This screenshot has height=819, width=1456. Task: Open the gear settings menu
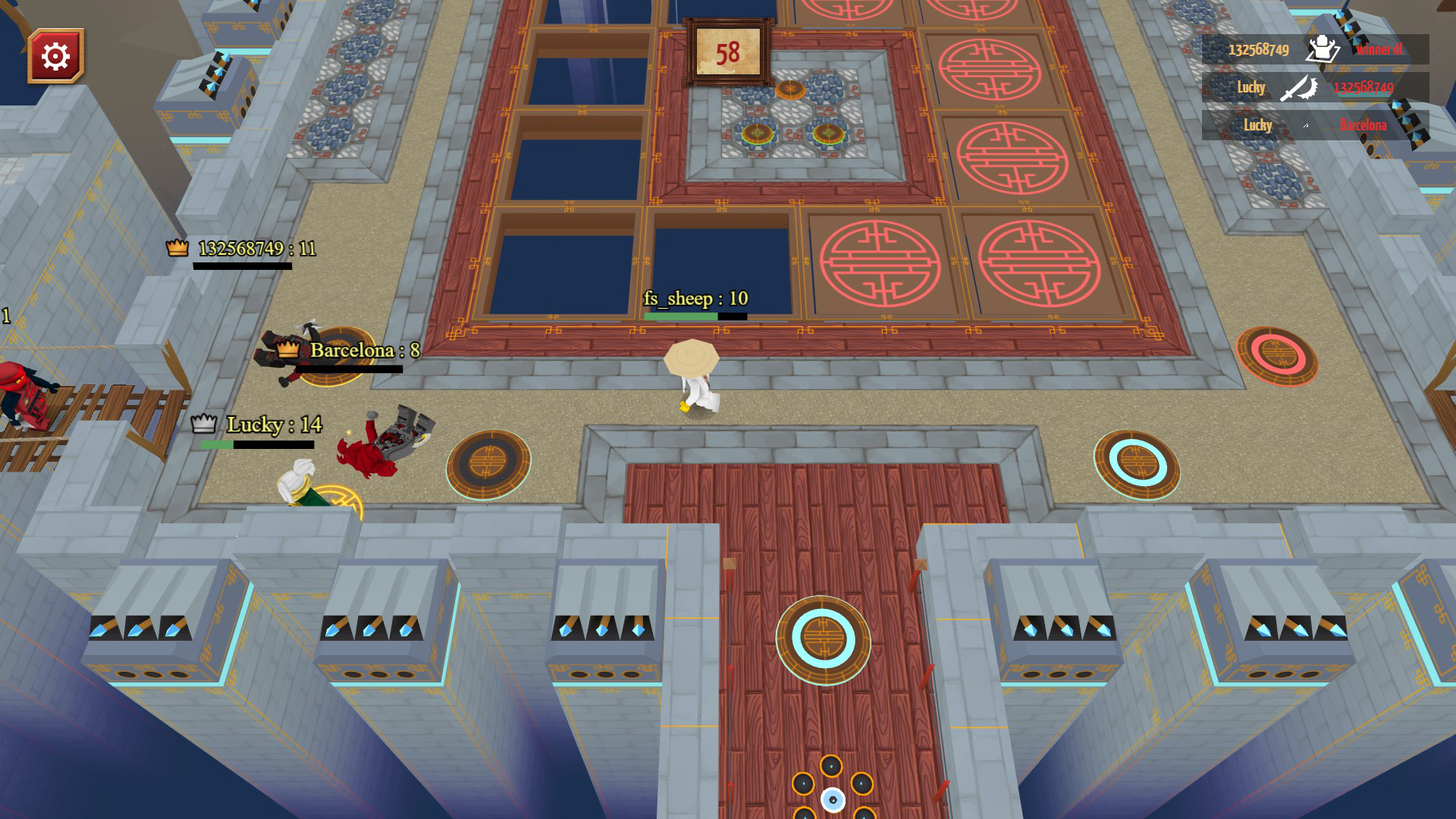click(x=55, y=56)
